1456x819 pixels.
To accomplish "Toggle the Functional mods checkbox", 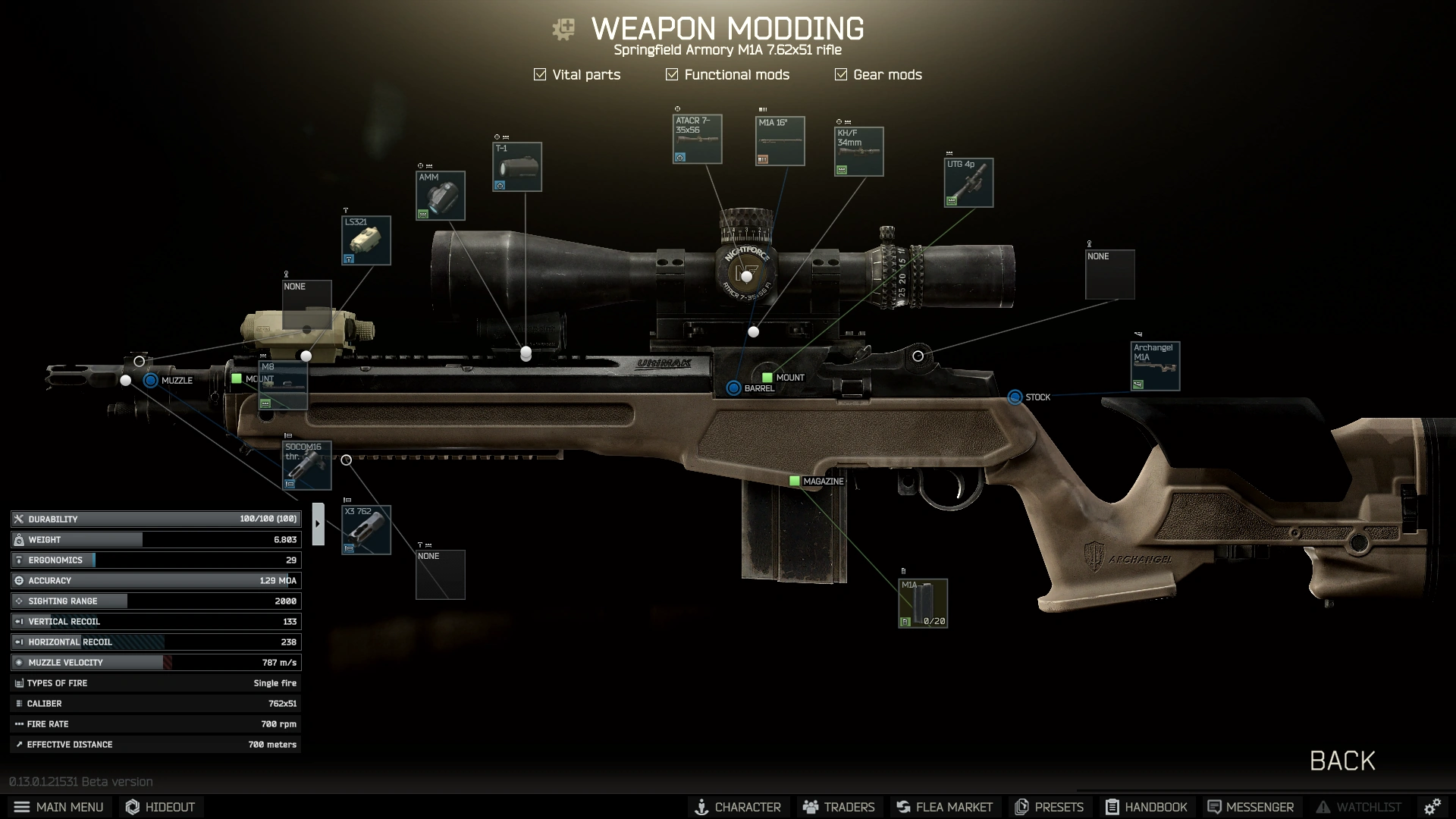I will 672,74.
